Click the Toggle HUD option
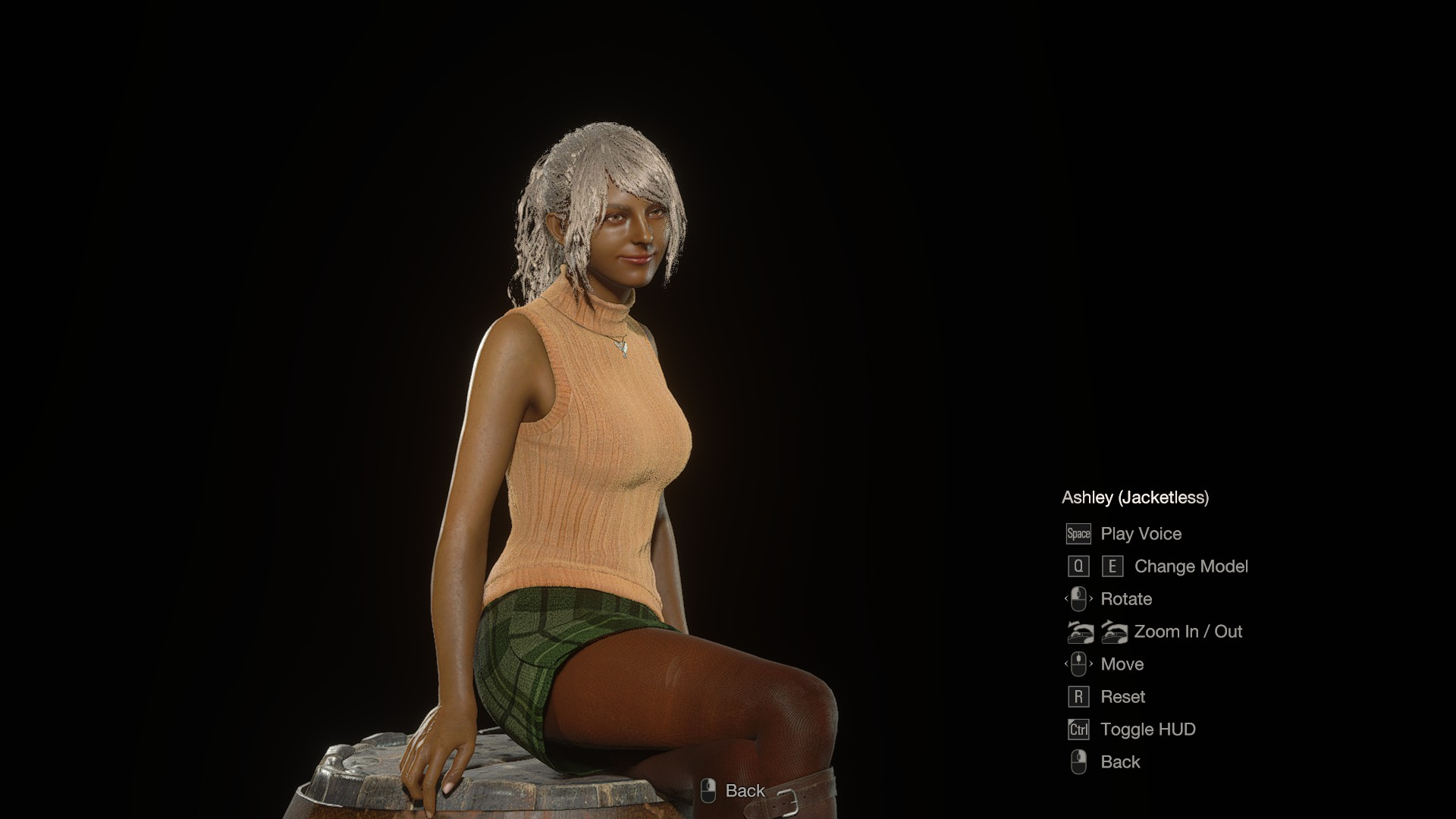This screenshot has width=1456, height=819. [1147, 730]
